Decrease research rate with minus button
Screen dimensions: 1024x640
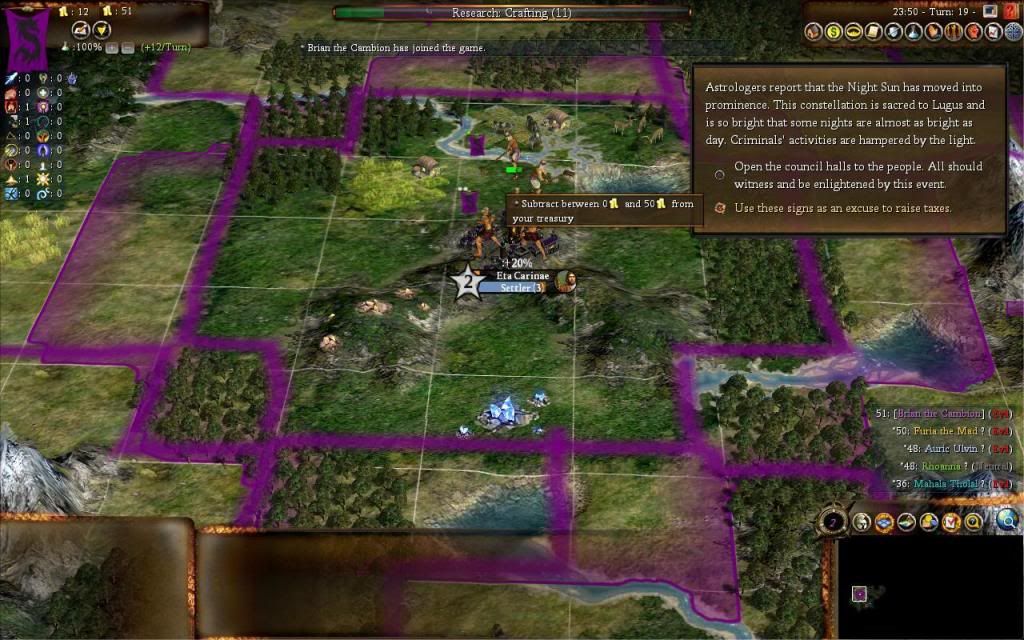(x=127, y=47)
